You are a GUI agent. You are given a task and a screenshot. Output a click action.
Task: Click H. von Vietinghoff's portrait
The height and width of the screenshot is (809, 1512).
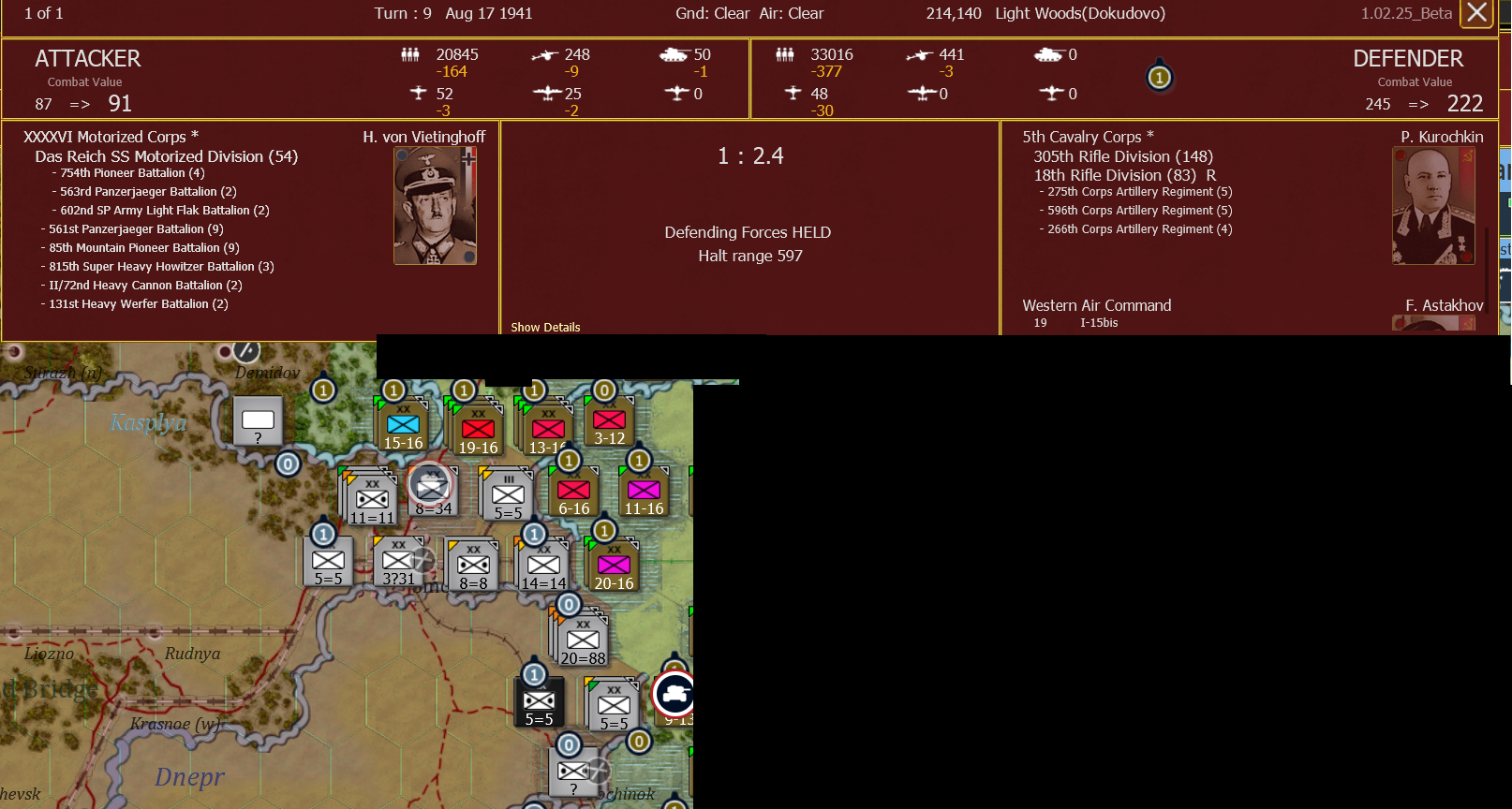[x=436, y=204]
